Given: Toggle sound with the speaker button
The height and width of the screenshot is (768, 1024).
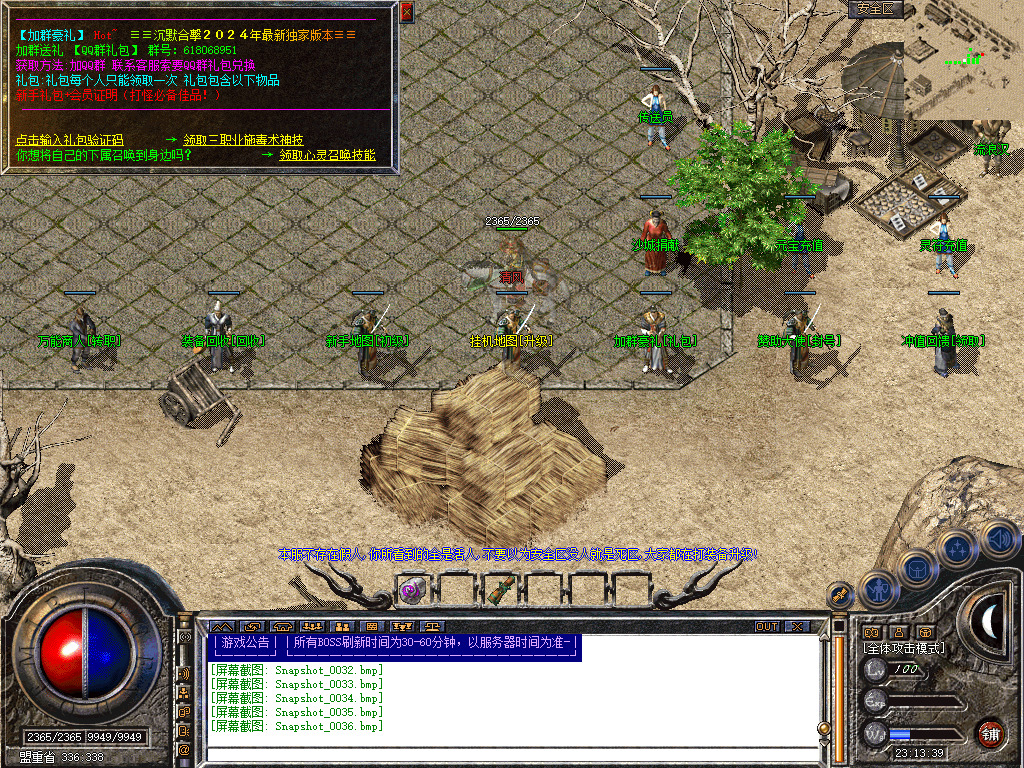Looking at the screenshot, I should [997, 538].
